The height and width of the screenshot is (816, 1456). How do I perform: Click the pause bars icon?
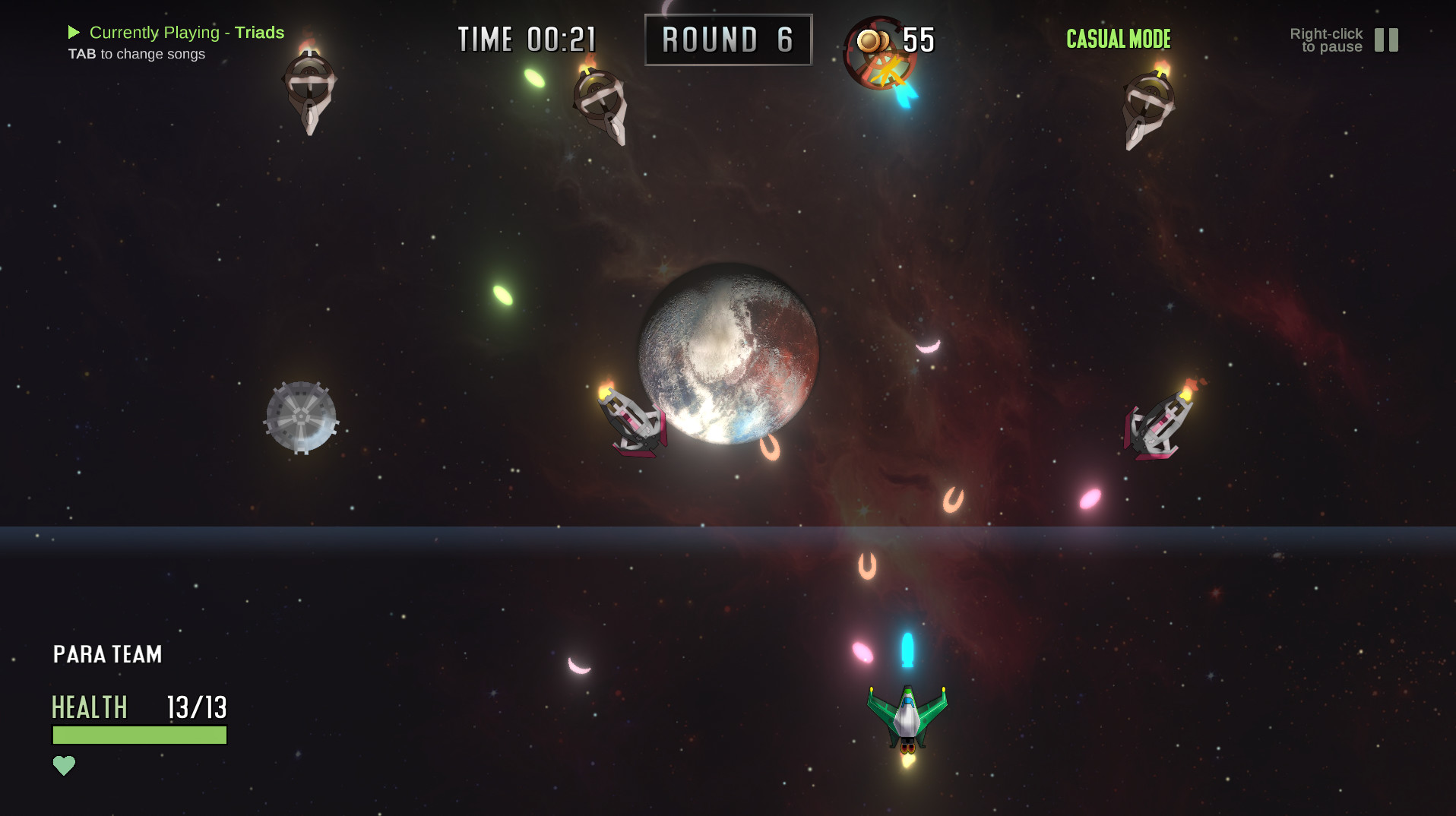[x=1386, y=40]
